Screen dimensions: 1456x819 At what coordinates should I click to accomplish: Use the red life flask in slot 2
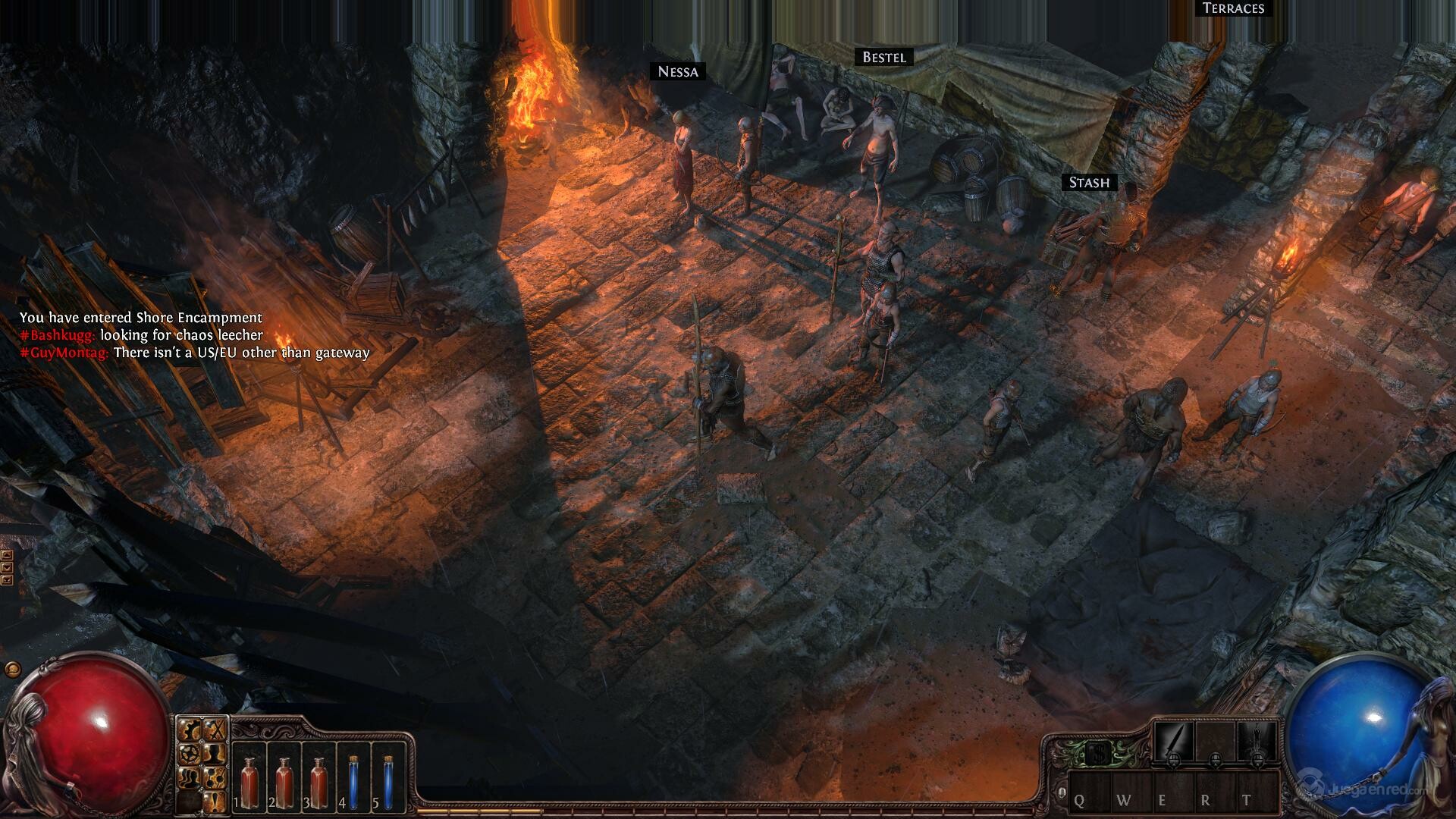284,781
